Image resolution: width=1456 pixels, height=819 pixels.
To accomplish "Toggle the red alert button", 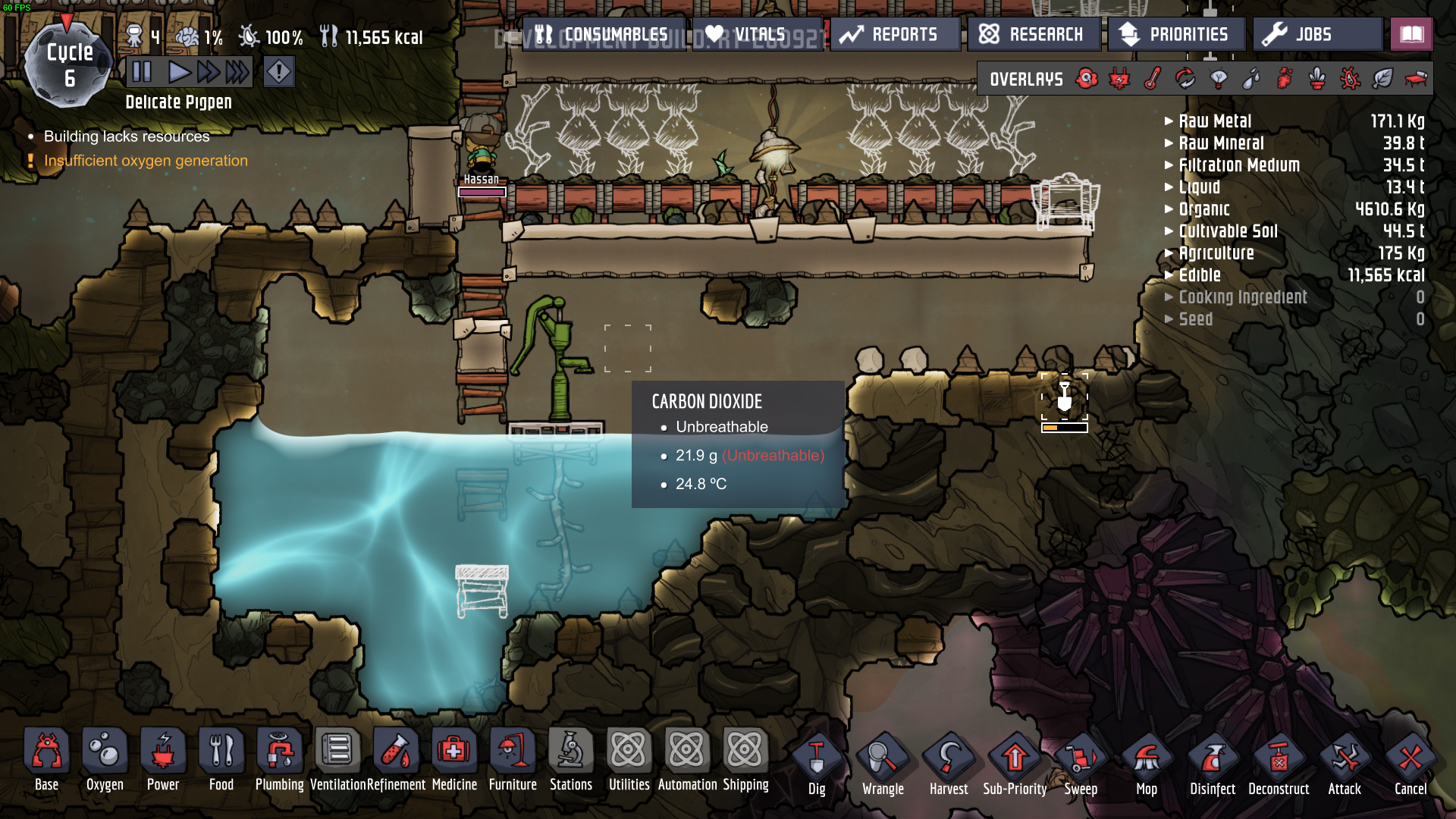I will [279, 72].
